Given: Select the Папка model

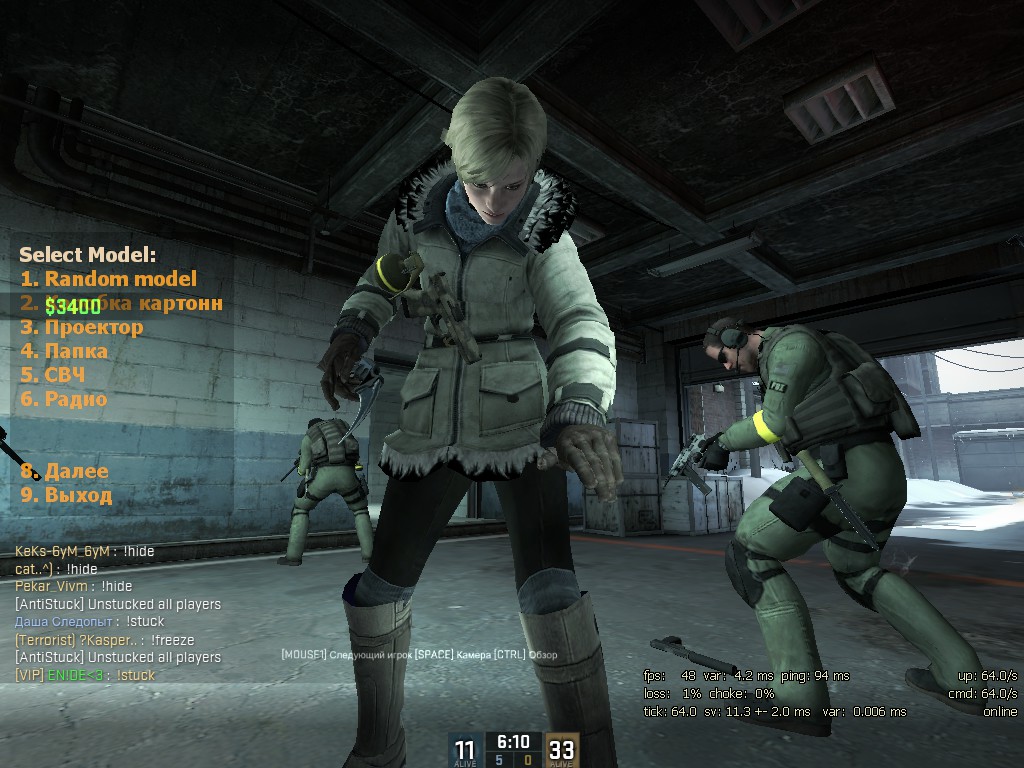Looking at the screenshot, I should (x=65, y=351).
